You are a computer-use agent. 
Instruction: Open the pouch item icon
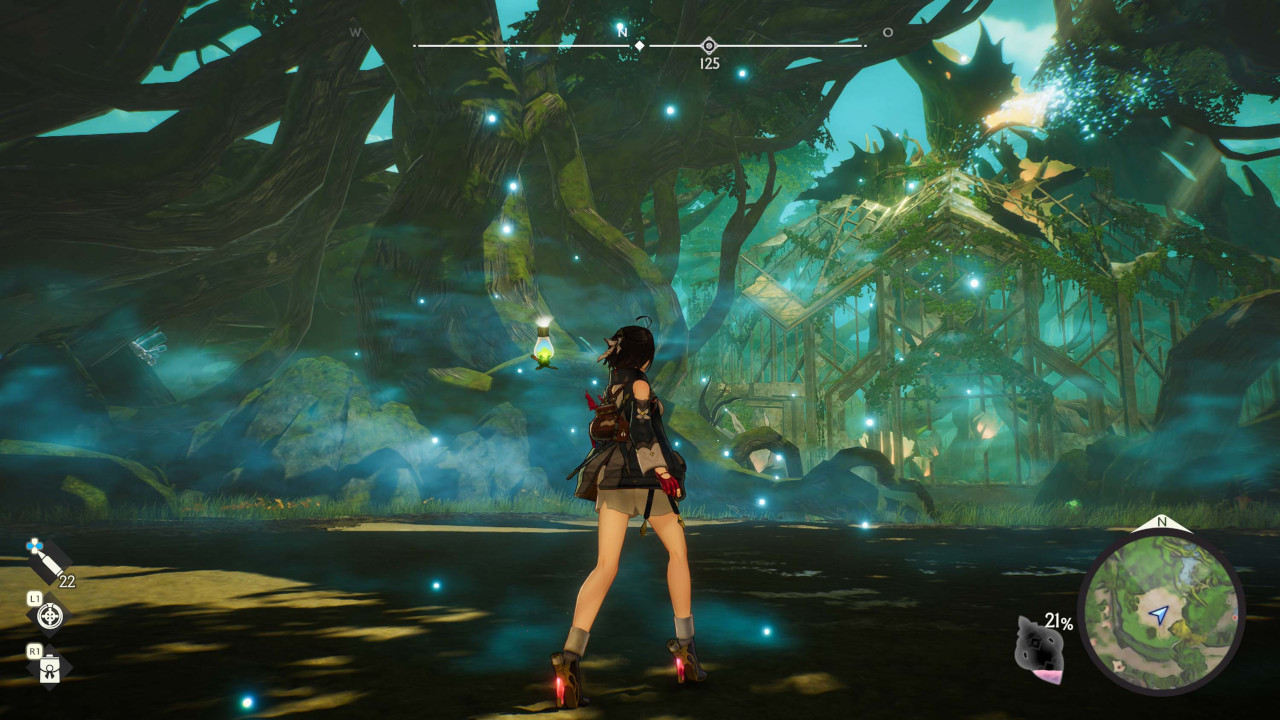[x=49, y=669]
